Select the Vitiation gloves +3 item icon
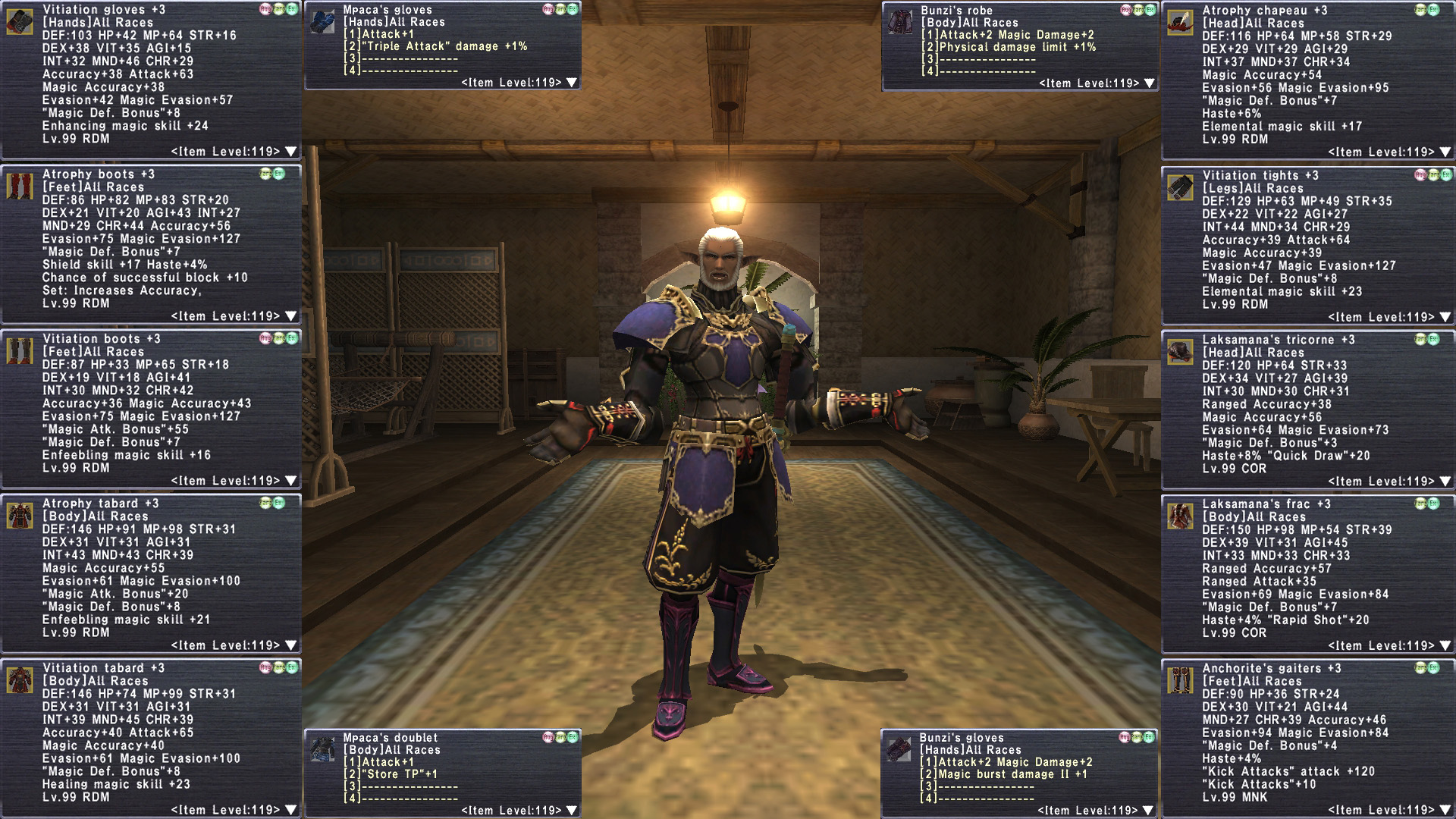Image resolution: width=1456 pixels, height=819 pixels. pyautogui.click(x=20, y=22)
